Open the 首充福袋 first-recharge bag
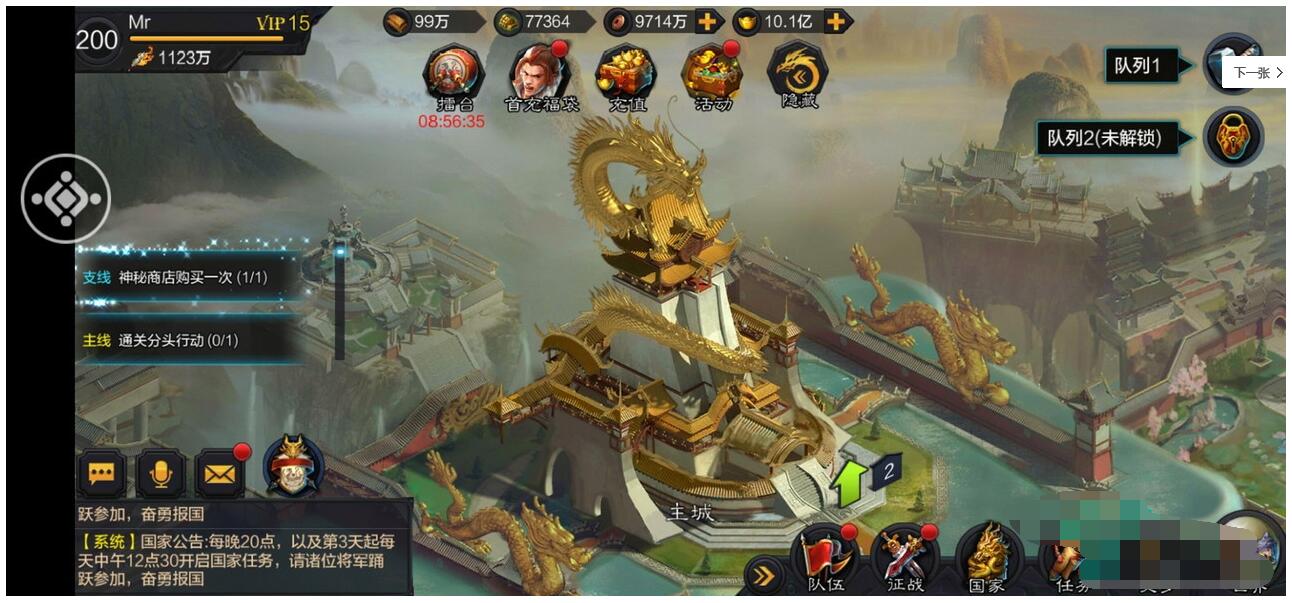The width and height of the screenshot is (1292, 603). (x=541, y=73)
